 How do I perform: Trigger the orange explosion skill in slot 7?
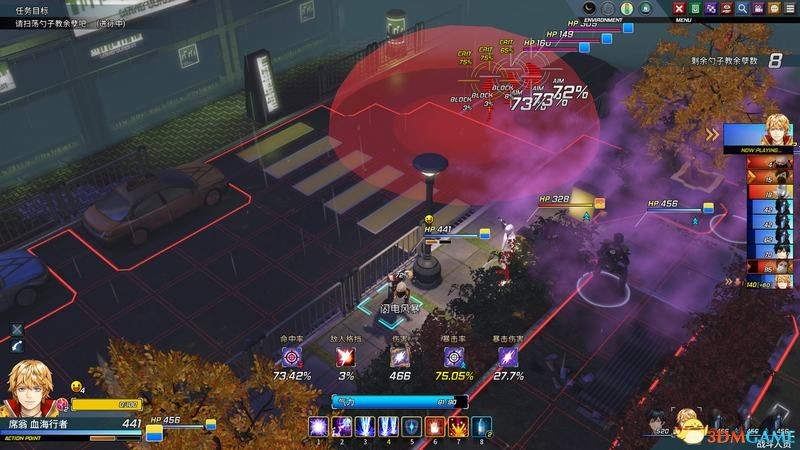459,427
